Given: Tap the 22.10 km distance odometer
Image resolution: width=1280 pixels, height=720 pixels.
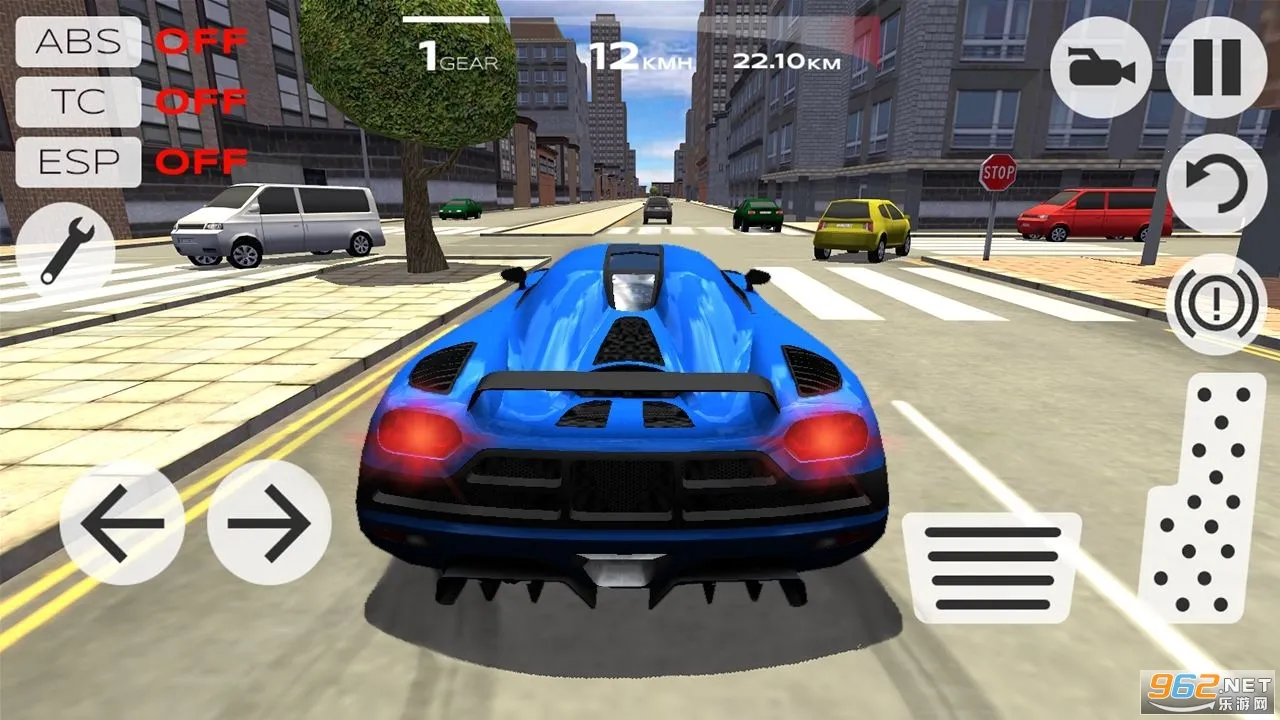Looking at the screenshot, I should point(786,58).
